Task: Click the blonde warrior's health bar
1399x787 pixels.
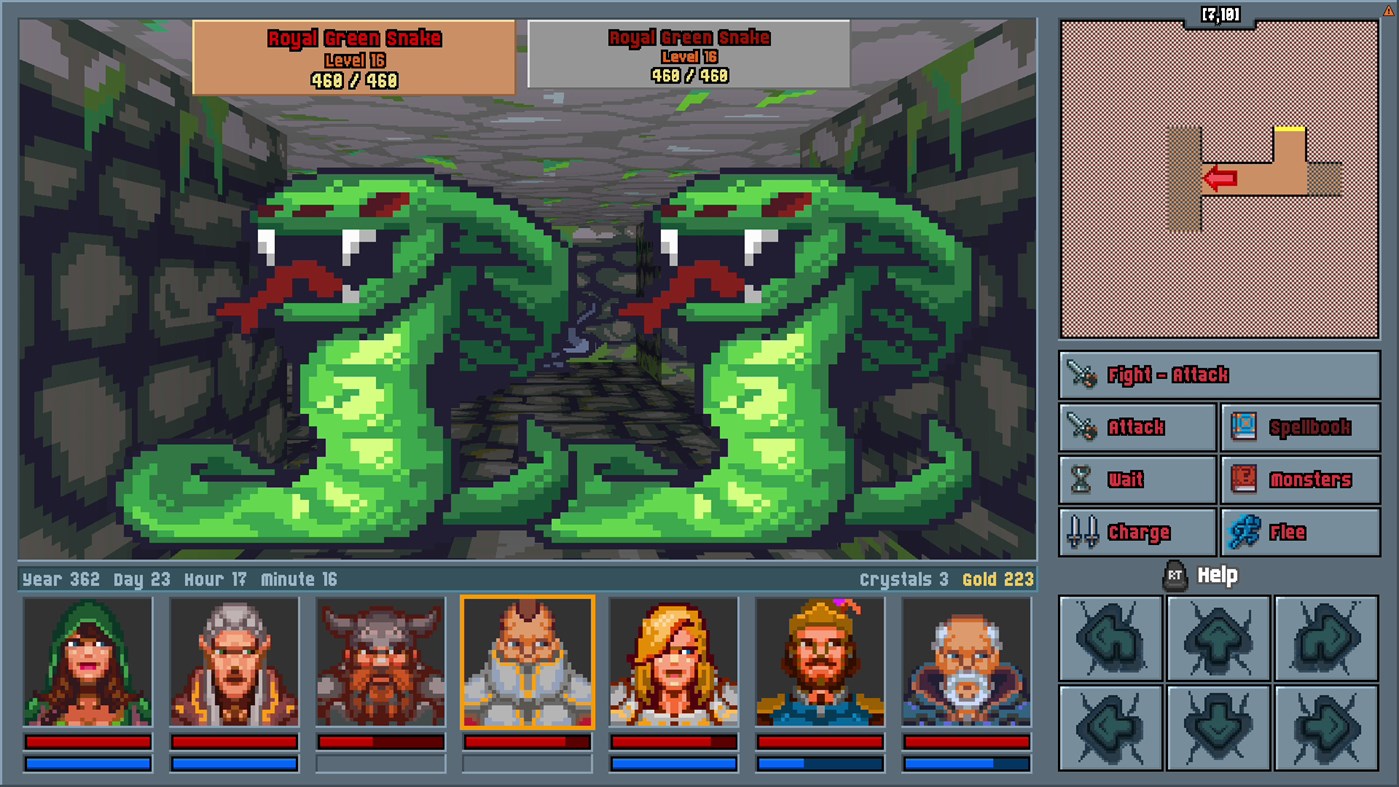Action: pos(674,742)
